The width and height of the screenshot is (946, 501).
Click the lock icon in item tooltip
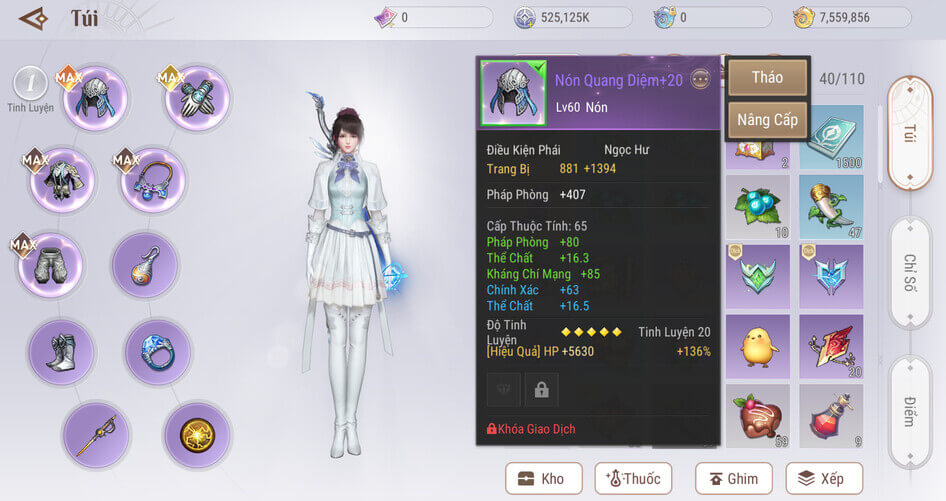[542, 389]
